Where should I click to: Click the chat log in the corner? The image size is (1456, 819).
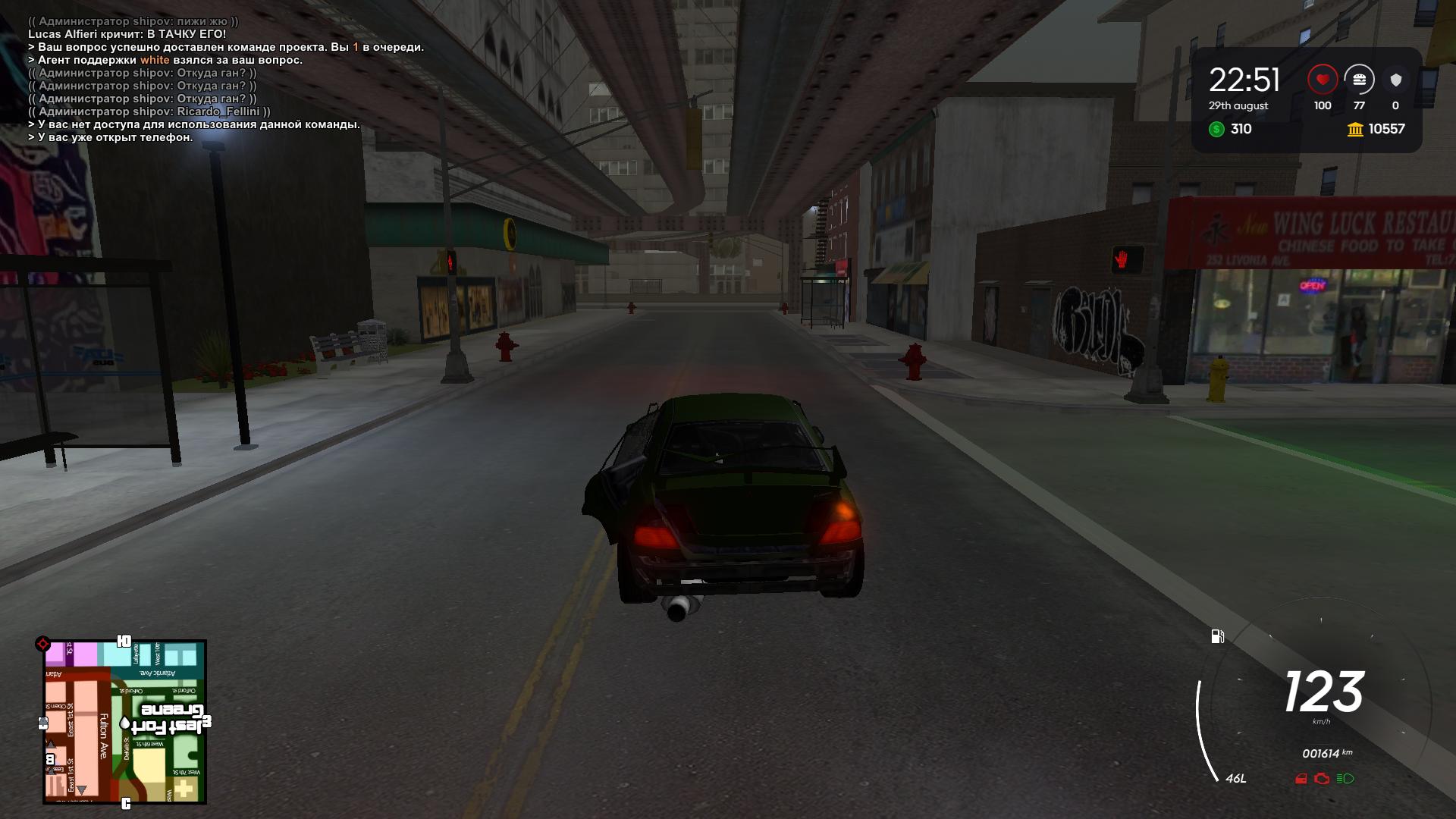tap(226, 80)
